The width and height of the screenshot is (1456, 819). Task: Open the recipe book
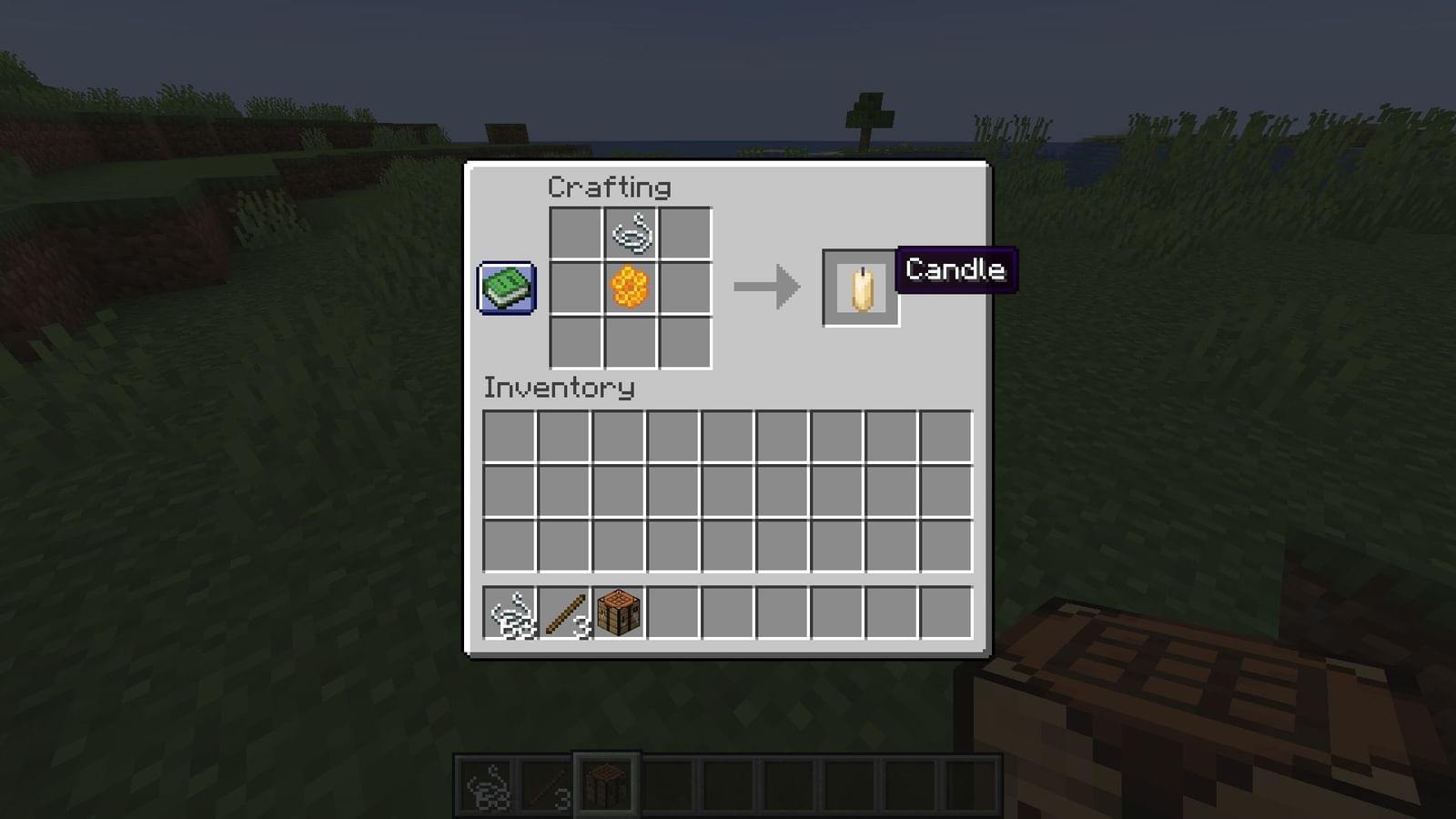coord(507,289)
